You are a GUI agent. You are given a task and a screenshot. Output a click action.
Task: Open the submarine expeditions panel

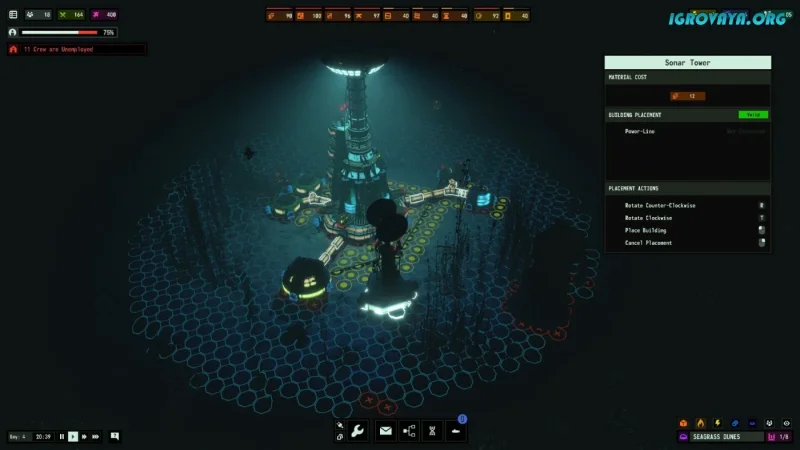point(456,431)
